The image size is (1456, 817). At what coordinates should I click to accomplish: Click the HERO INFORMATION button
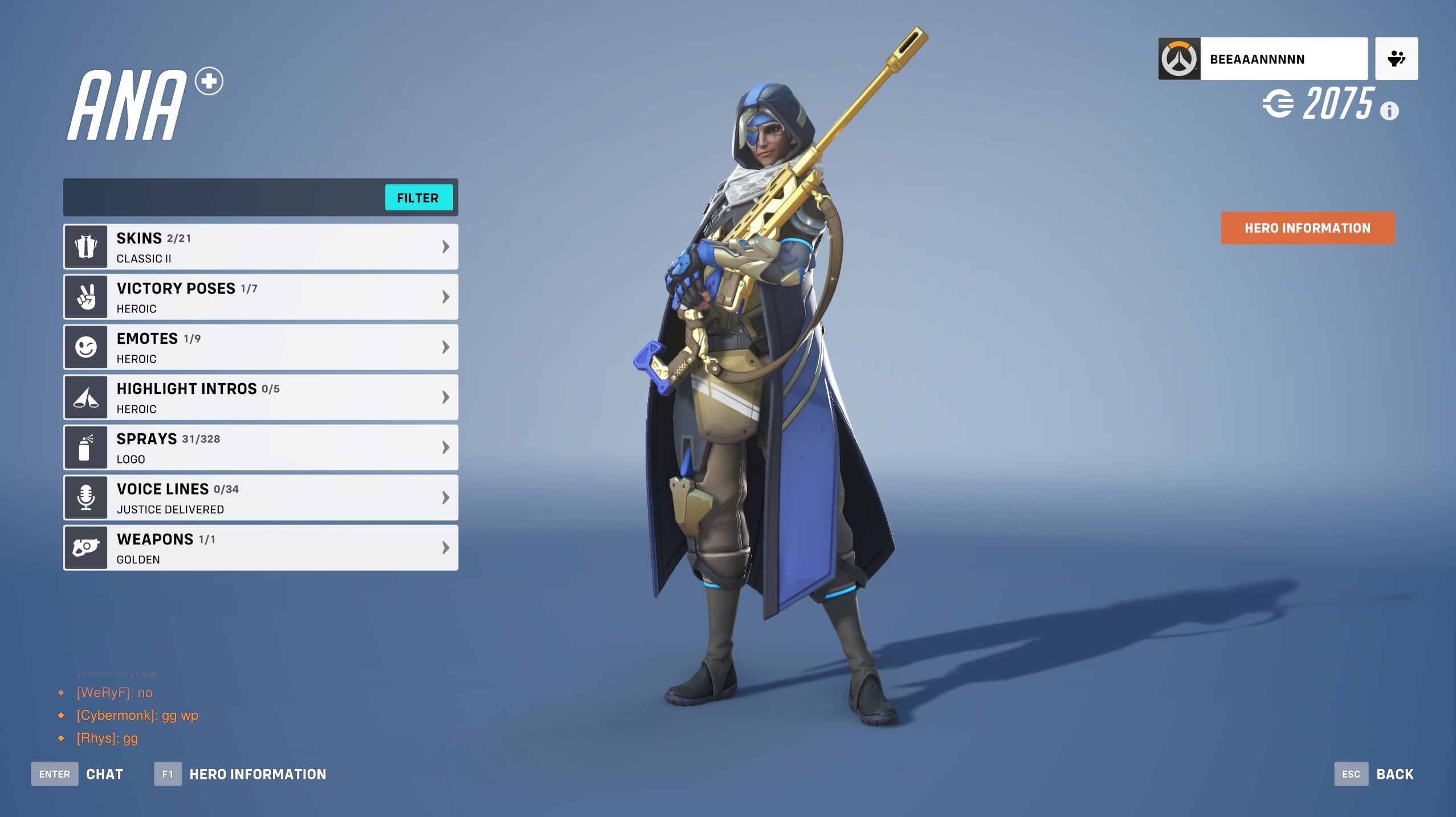[x=1307, y=228]
